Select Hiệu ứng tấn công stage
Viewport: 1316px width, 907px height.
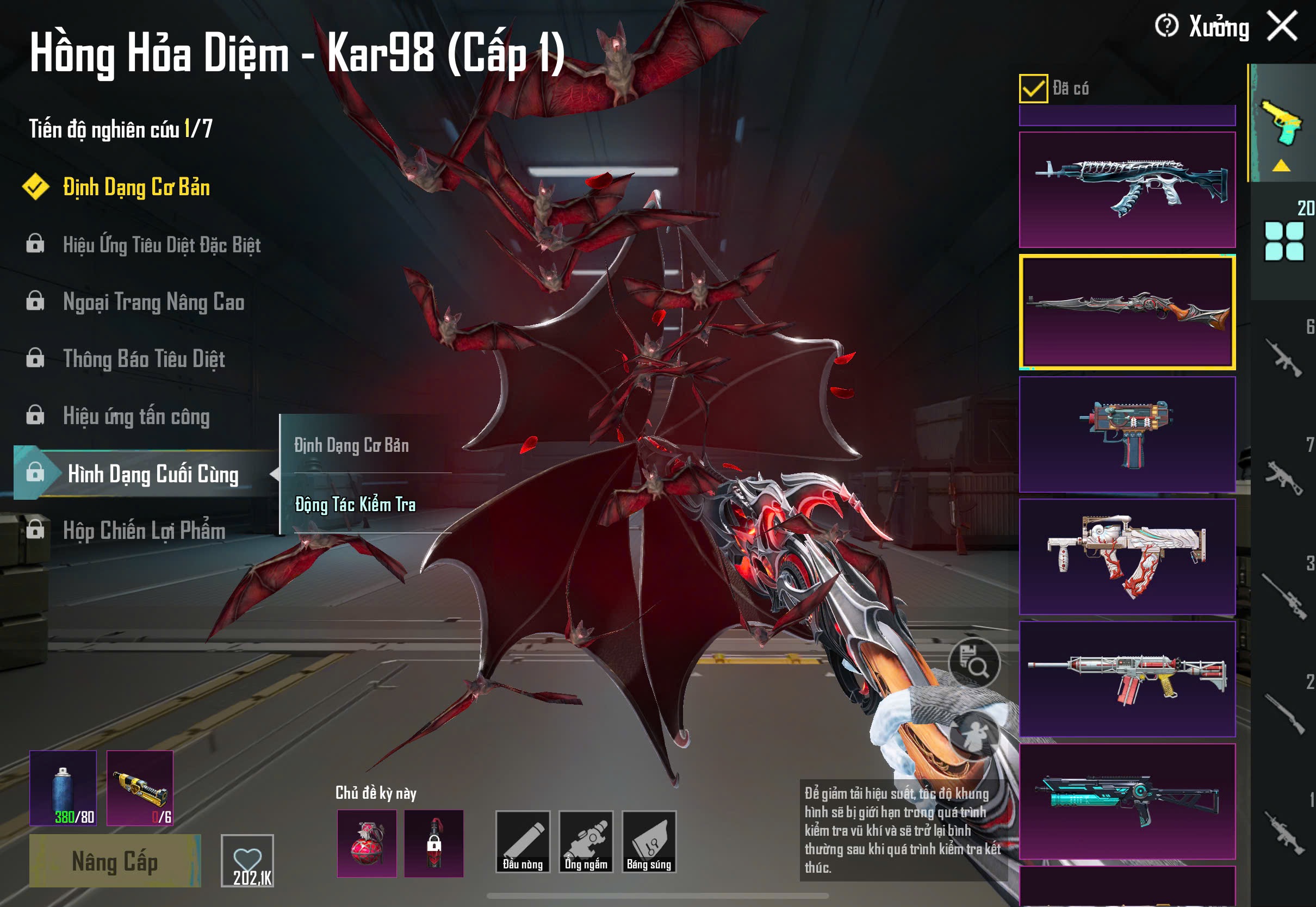pos(136,417)
